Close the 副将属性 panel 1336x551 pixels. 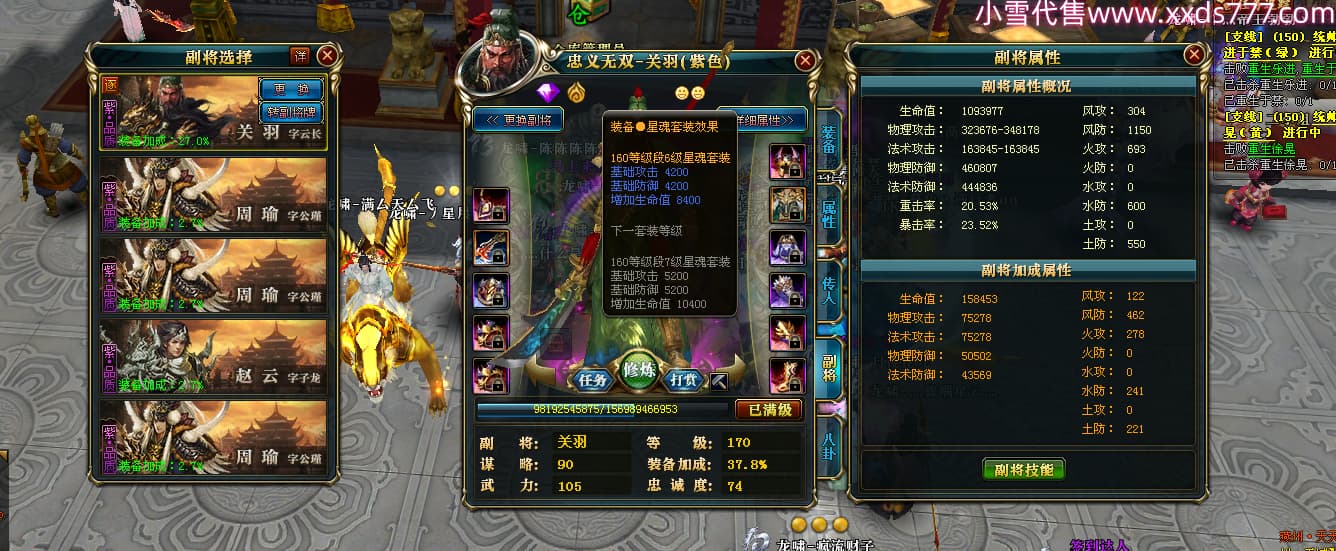(1193, 56)
